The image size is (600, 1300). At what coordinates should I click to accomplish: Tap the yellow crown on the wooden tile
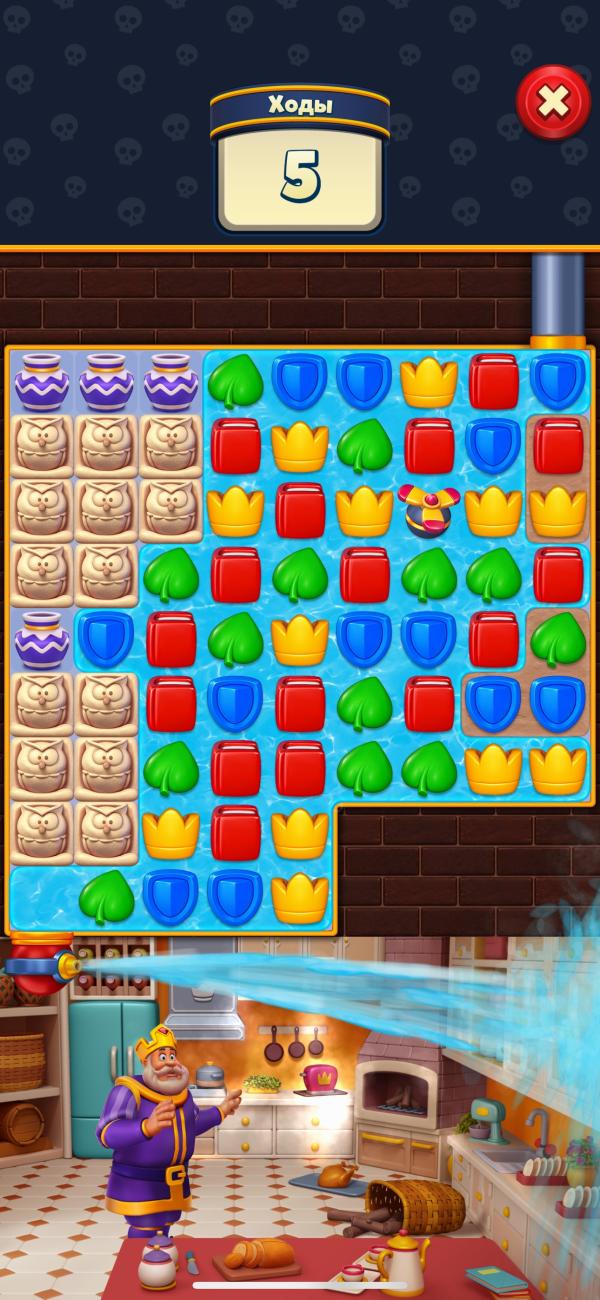point(558,509)
